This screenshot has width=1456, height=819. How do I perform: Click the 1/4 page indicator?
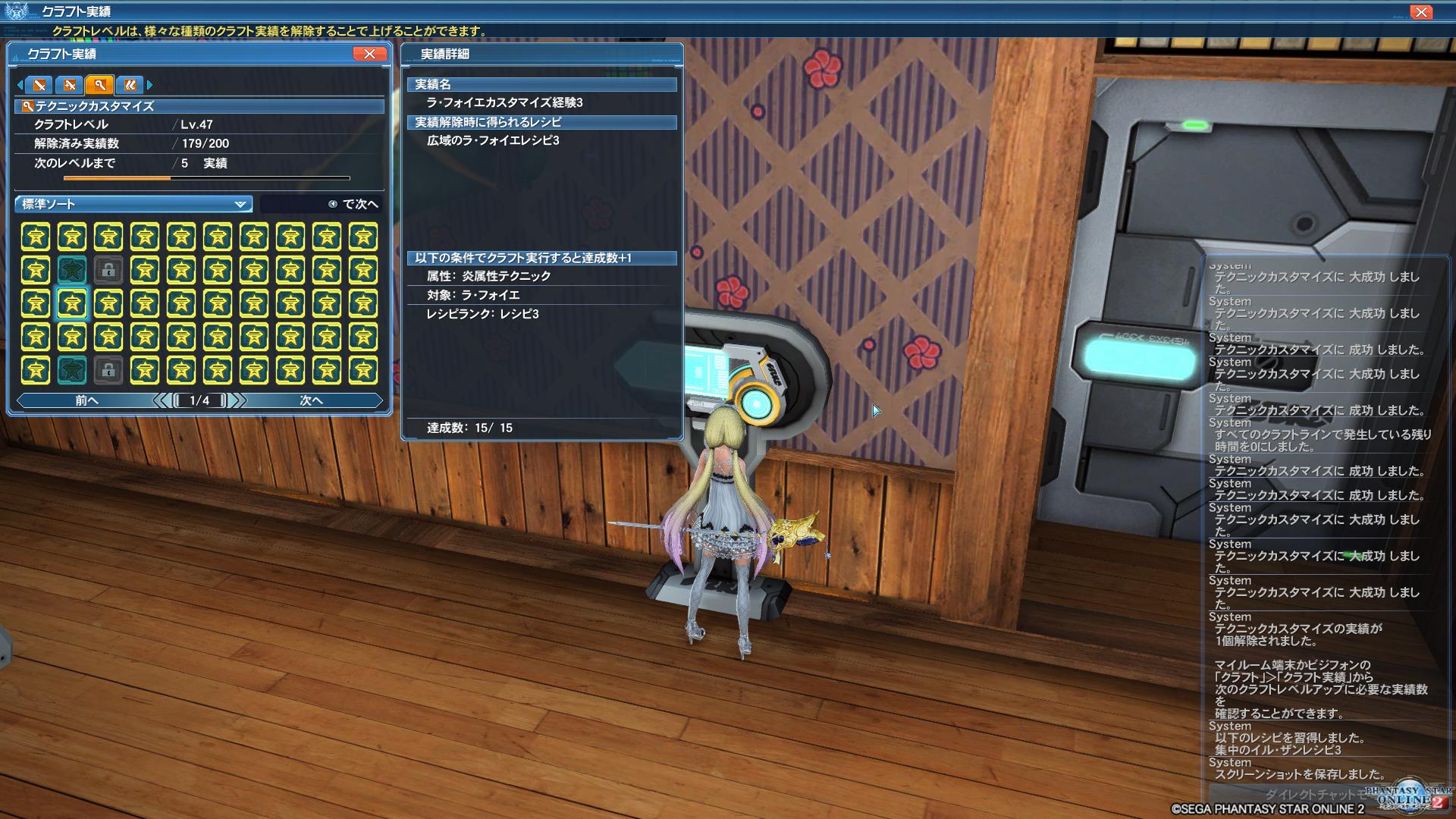click(x=197, y=400)
